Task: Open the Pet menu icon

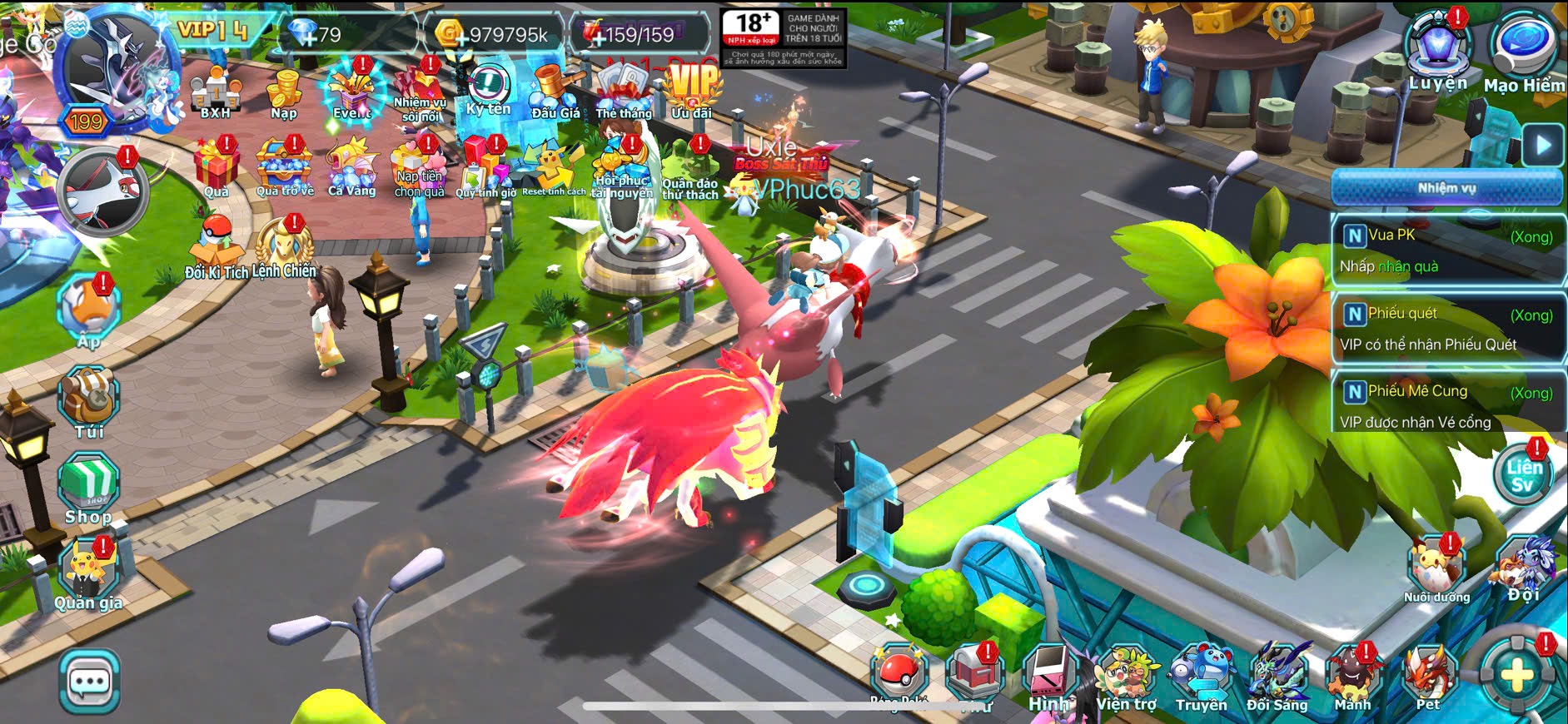Action: click(x=1428, y=678)
